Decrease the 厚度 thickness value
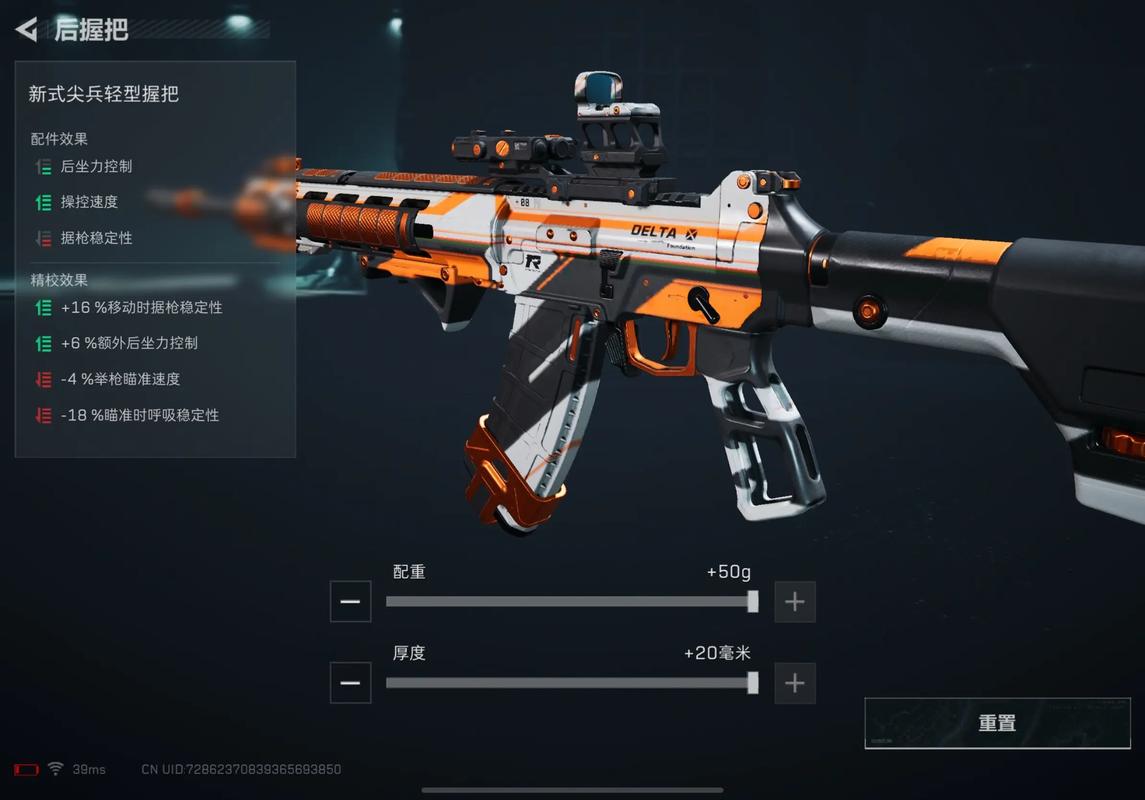 (x=350, y=683)
